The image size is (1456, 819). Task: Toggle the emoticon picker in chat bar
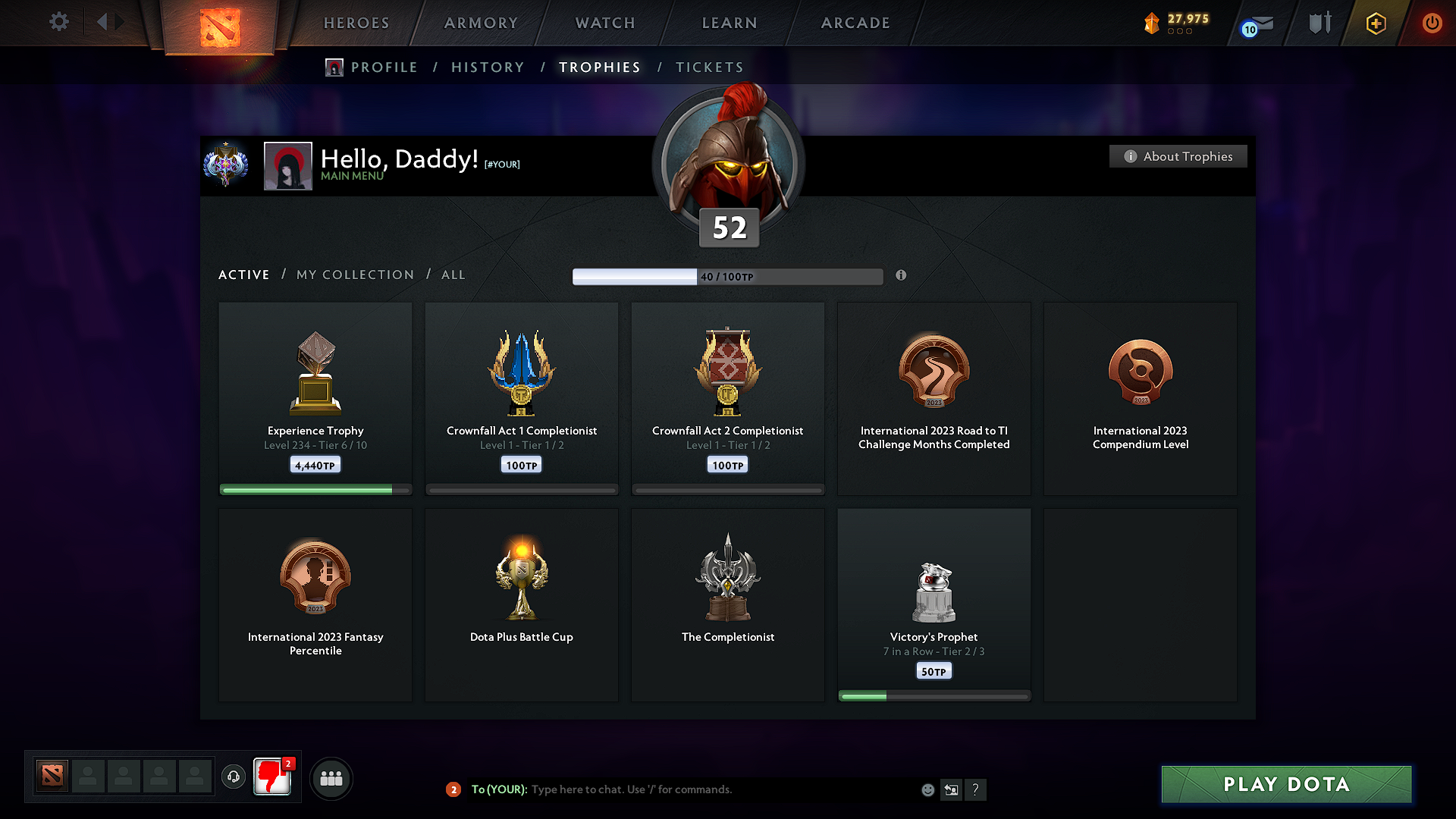coord(927,789)
